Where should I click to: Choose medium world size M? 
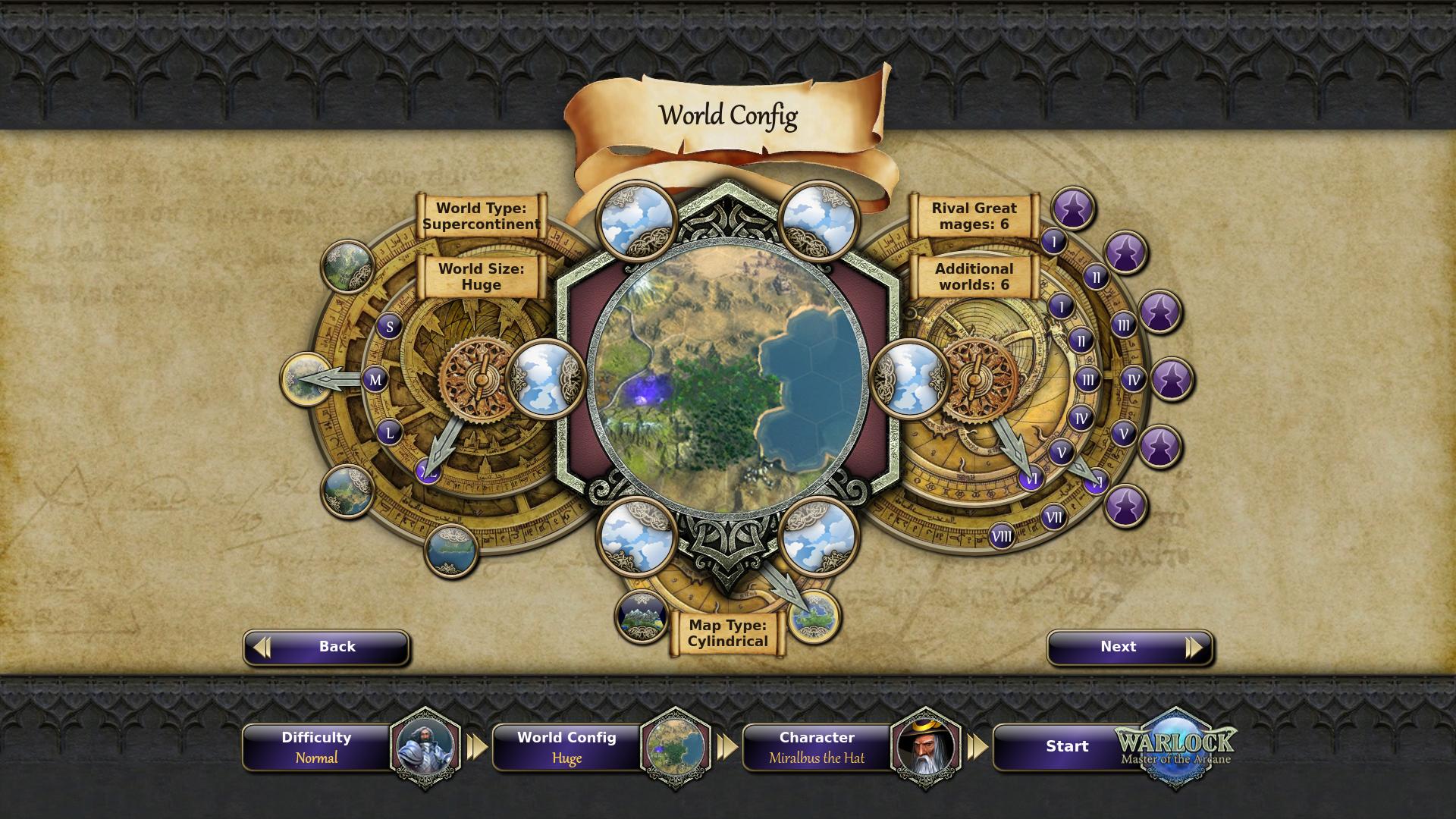point(375,380)
